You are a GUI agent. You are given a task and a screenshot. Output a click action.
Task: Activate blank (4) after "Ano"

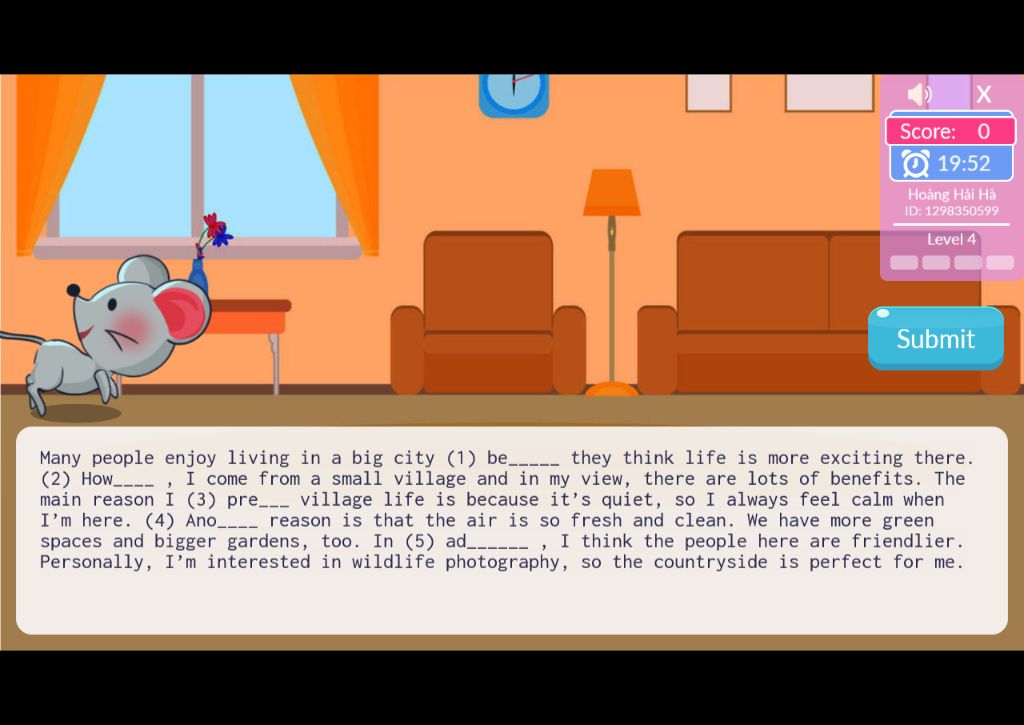(x=238, y=522)
